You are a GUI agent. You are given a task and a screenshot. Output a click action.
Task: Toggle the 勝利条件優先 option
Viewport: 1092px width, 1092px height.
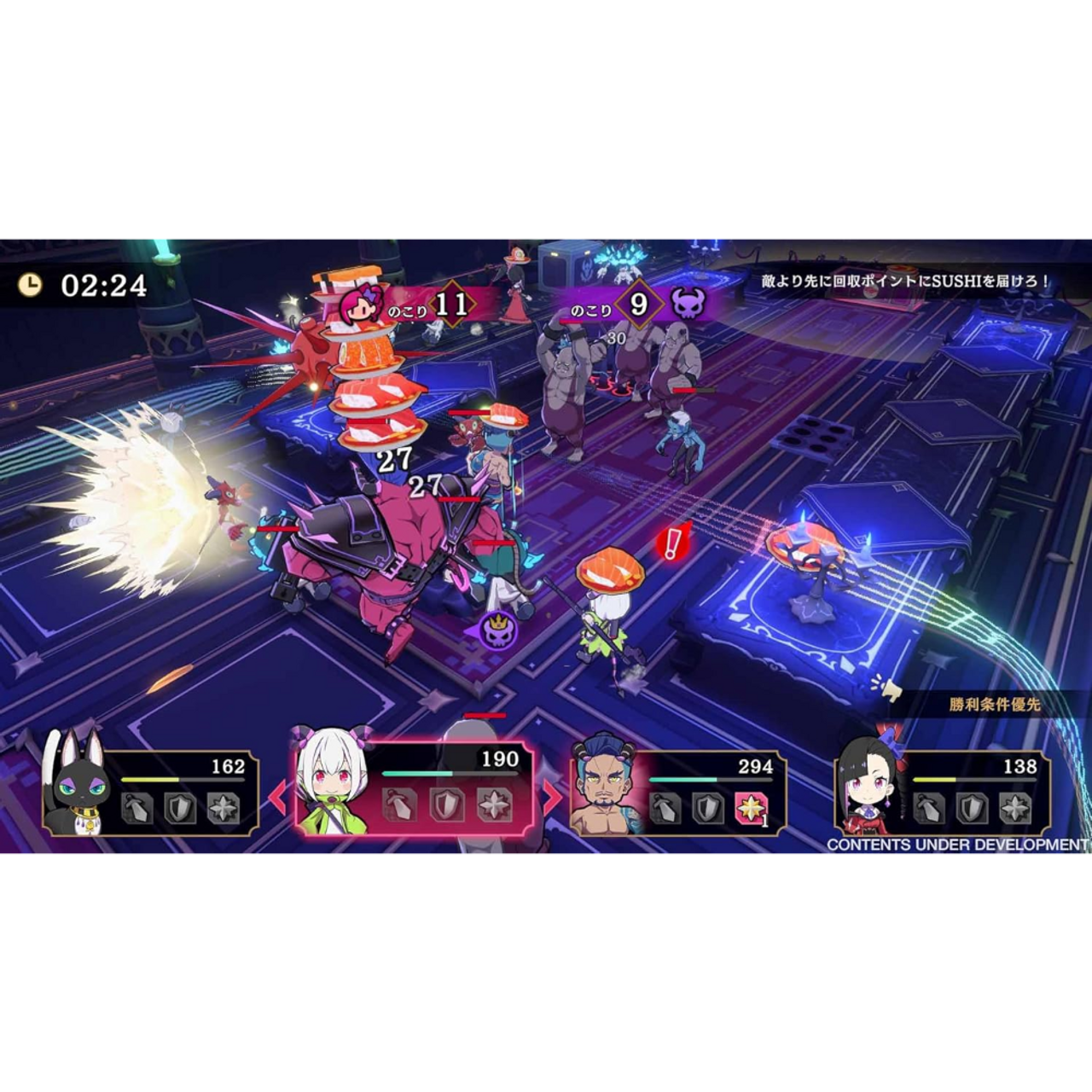[996, 705]
